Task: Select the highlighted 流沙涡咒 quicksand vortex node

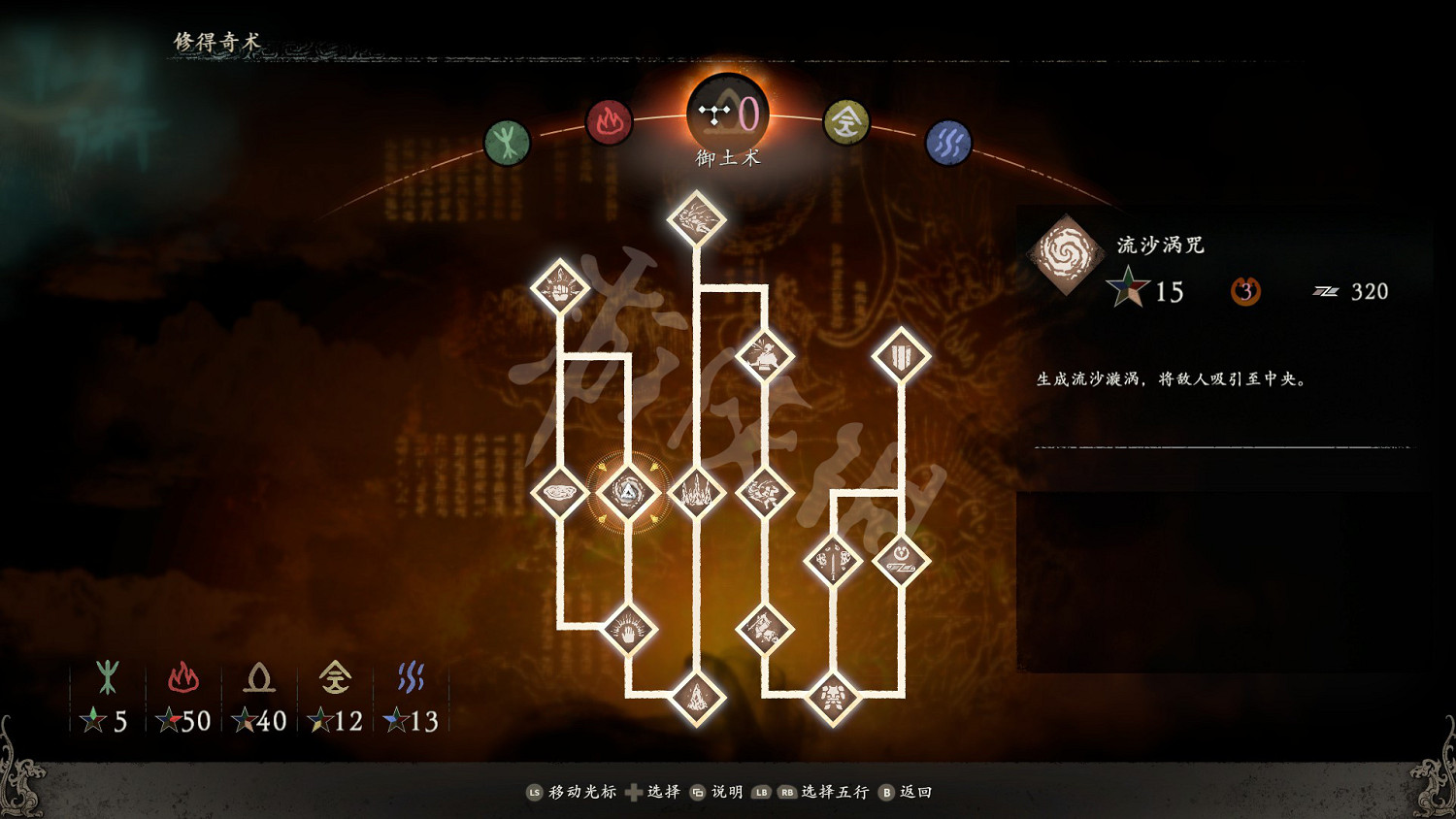Action: coord(627,491)
